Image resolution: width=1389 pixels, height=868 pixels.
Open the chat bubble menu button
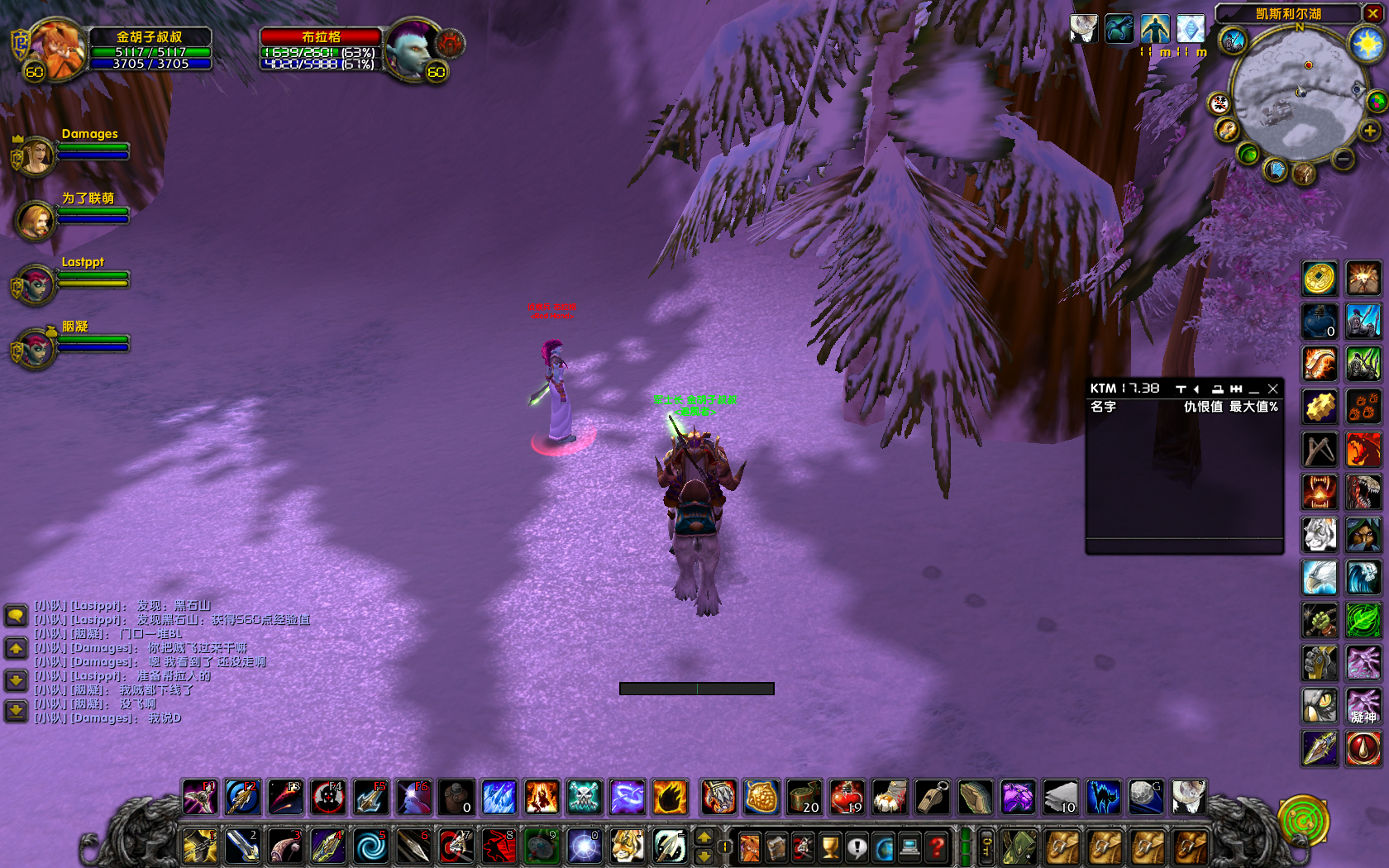[16, 615]
